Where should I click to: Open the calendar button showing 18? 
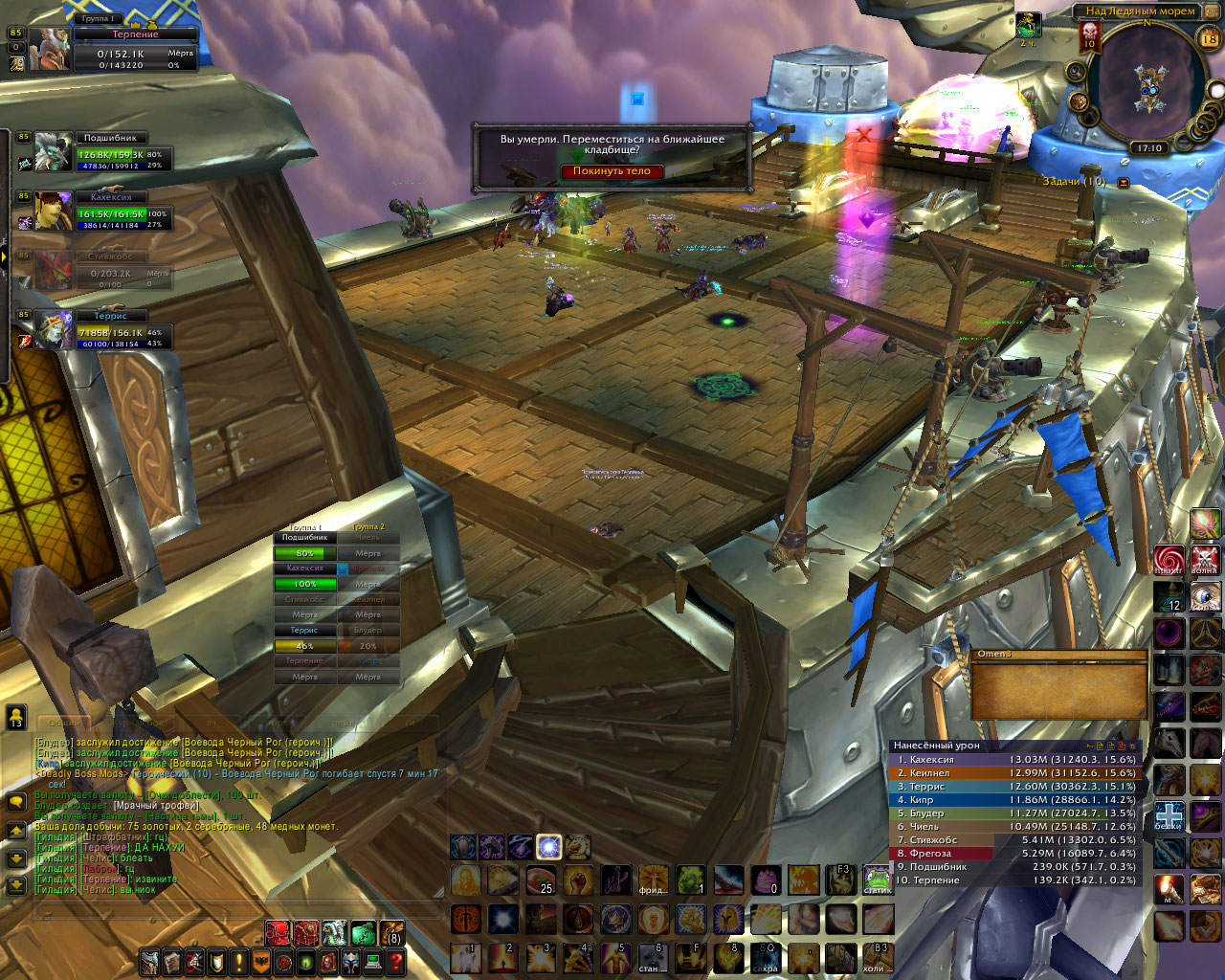1209,39
